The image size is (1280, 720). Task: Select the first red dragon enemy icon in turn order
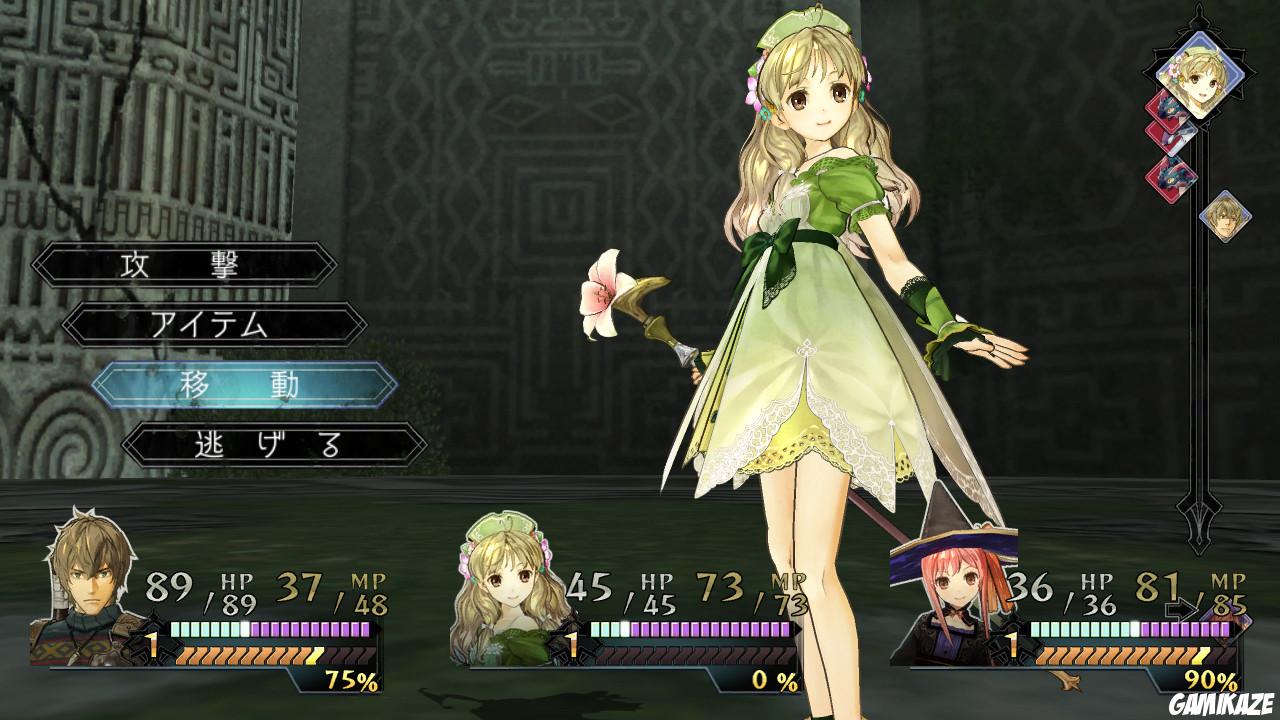click(1167, 110)
